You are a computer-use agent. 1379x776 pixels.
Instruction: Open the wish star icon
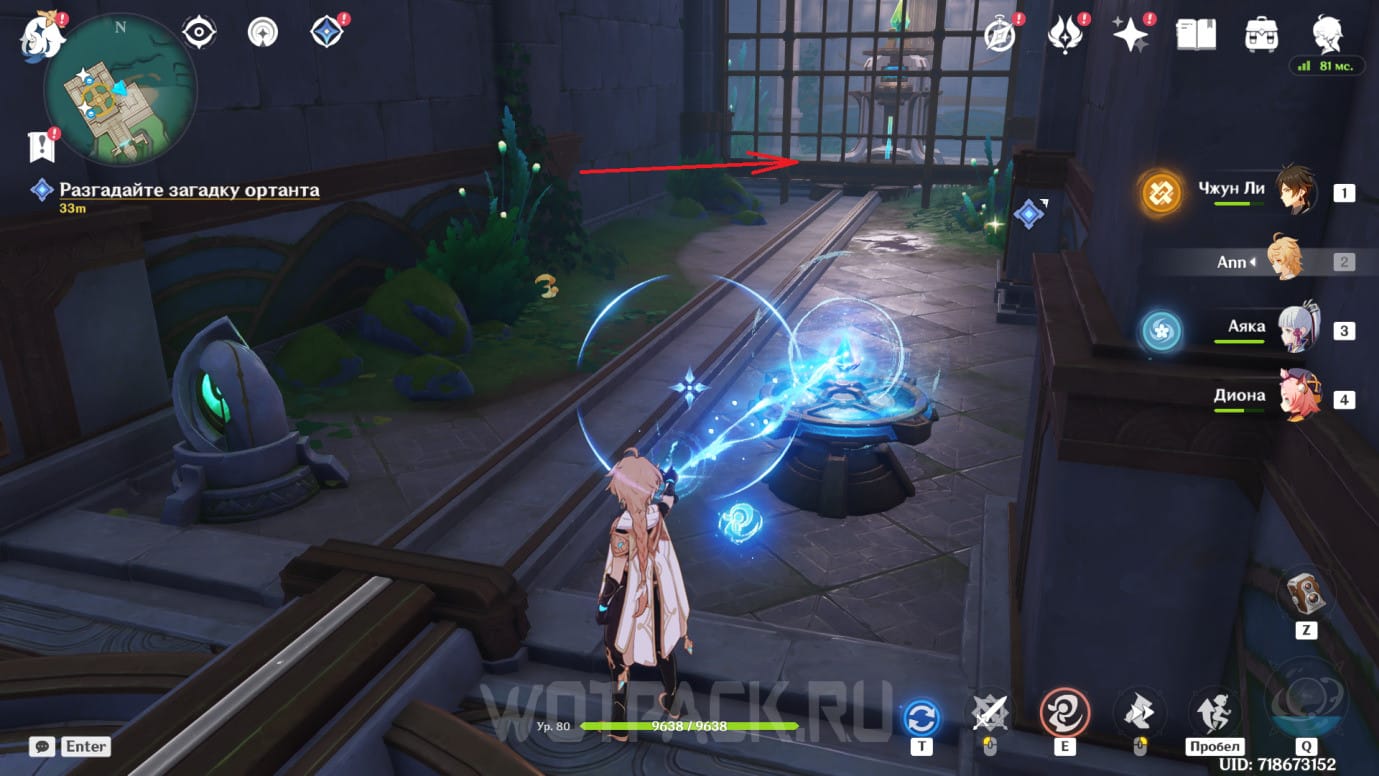1131,35
